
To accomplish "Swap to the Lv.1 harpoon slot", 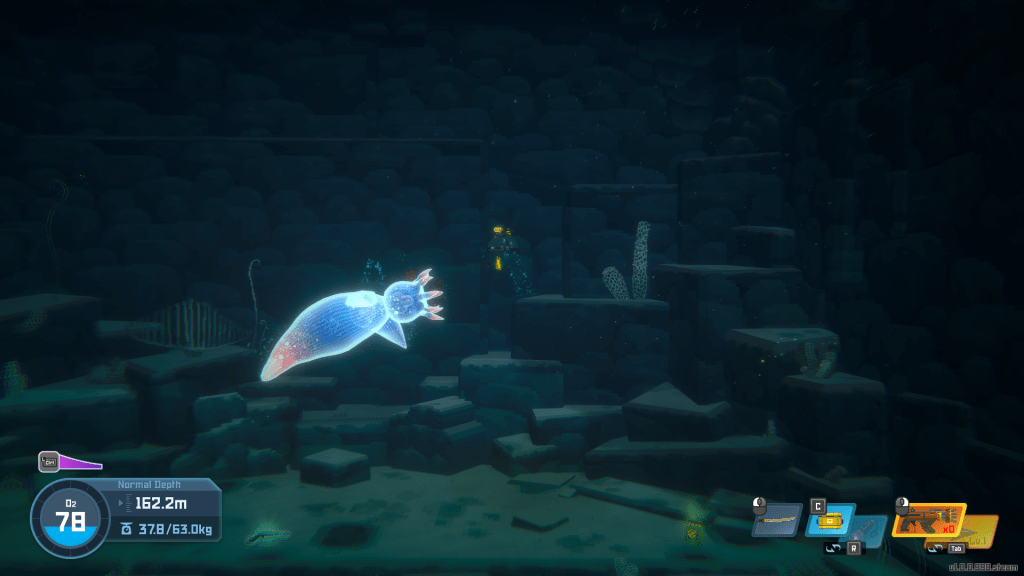I will 981,530.
